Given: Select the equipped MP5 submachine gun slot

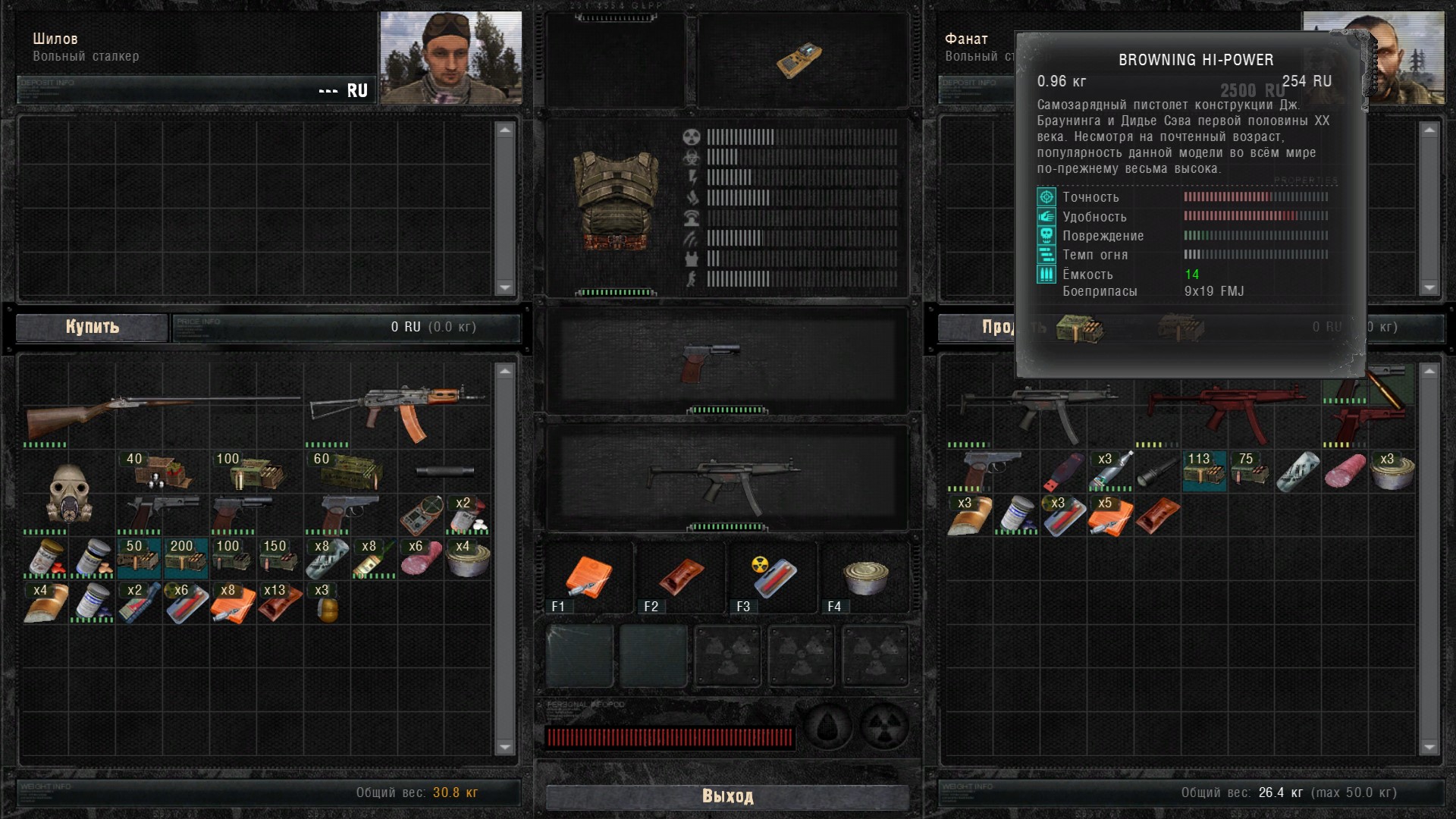Looking at the screenshot, I should [x=726, y=478].
